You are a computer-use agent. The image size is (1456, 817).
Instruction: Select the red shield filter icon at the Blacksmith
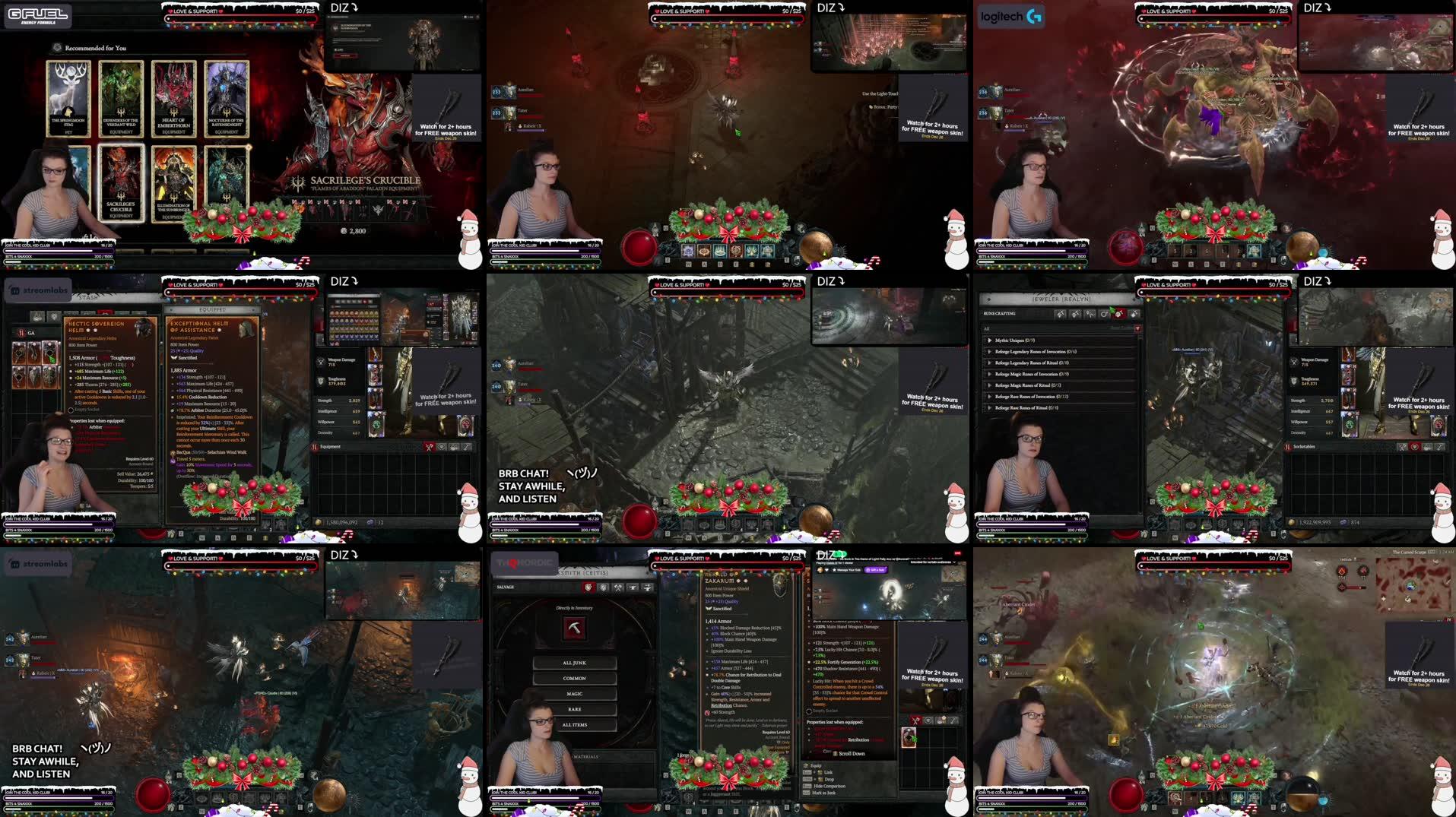pyautogui.click(x=588, y=587)
